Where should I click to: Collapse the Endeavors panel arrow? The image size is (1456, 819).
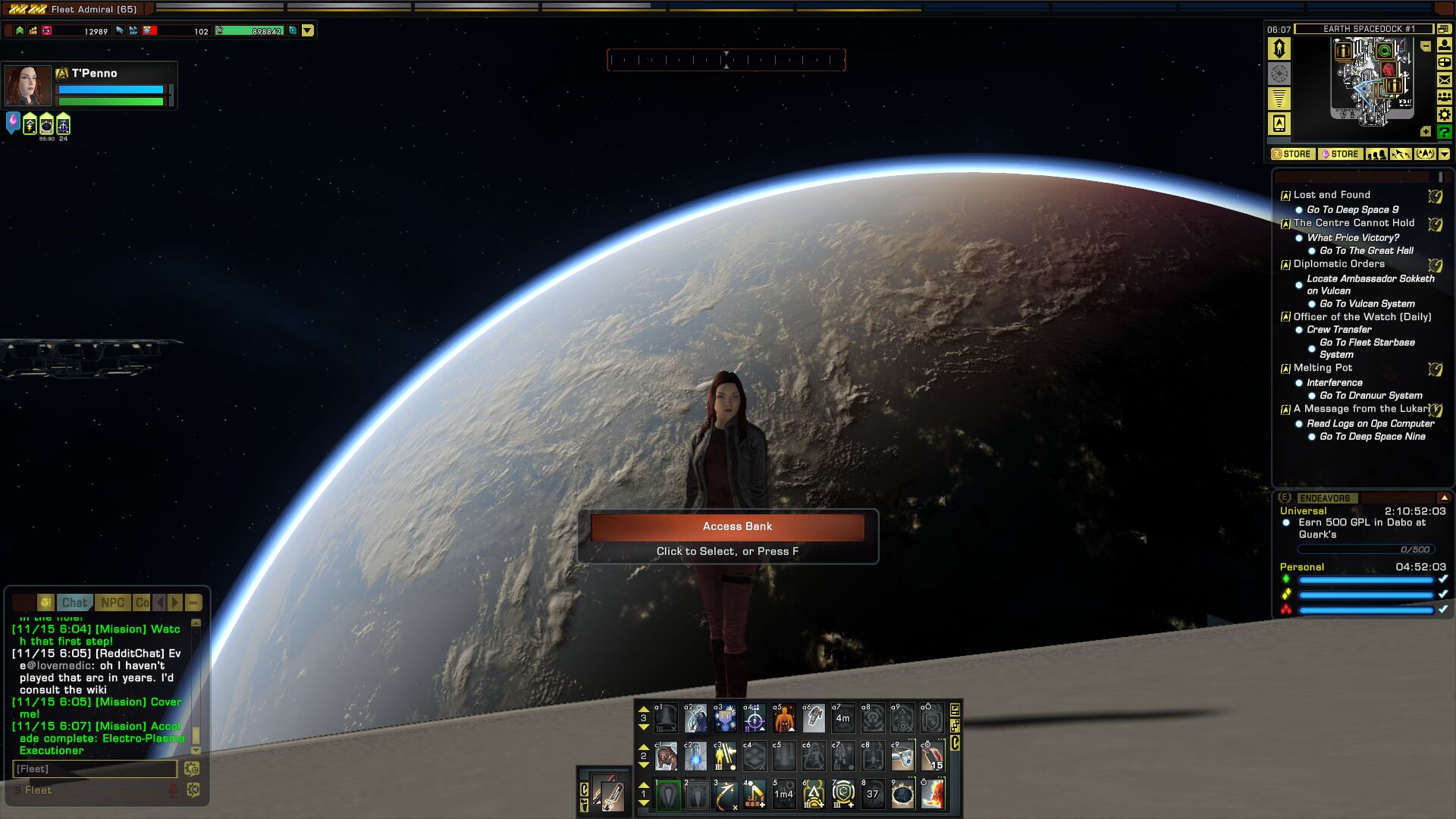click(x=1444, y=498)
